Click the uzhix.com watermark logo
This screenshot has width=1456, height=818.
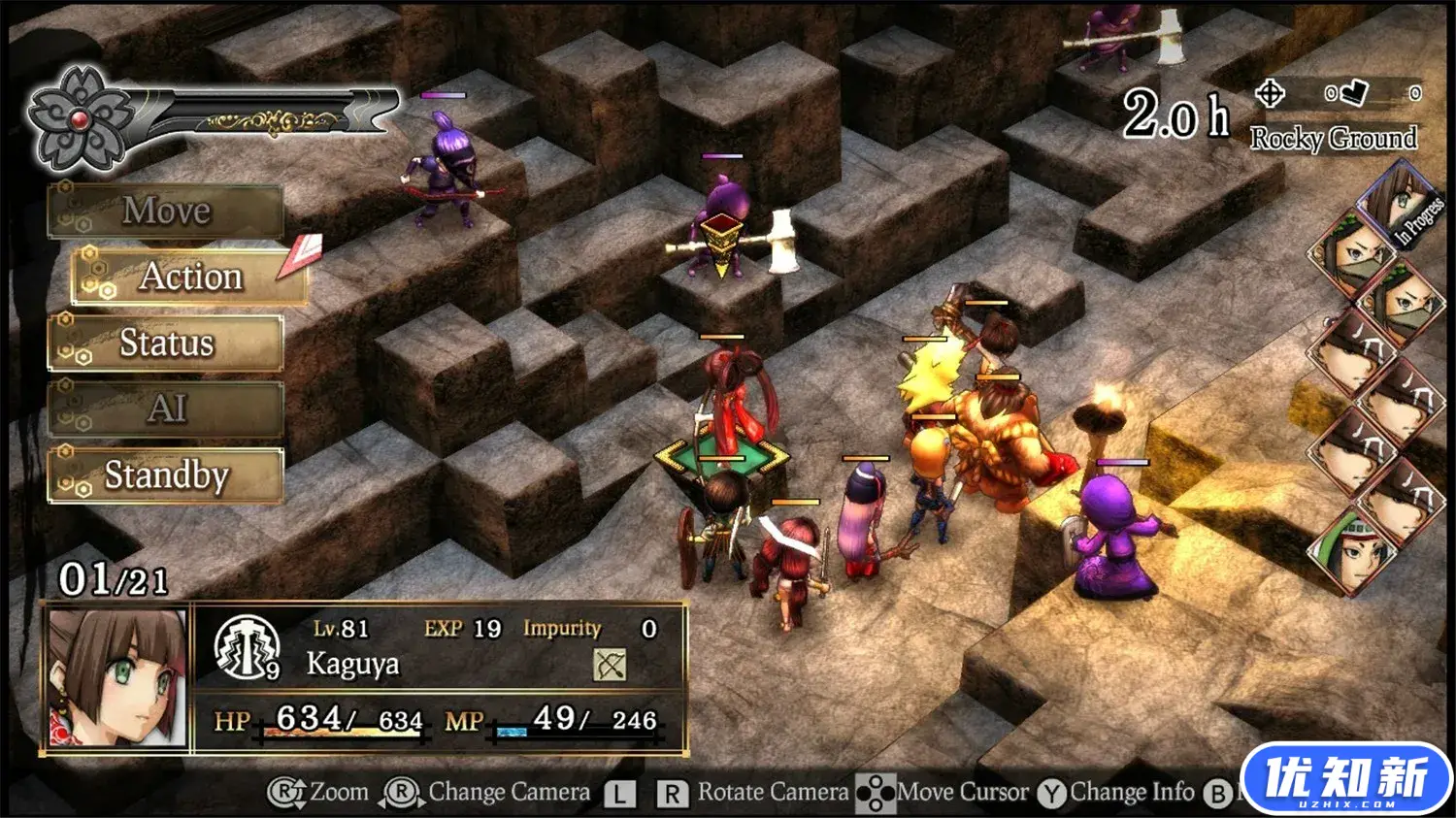pos(1346,778)
